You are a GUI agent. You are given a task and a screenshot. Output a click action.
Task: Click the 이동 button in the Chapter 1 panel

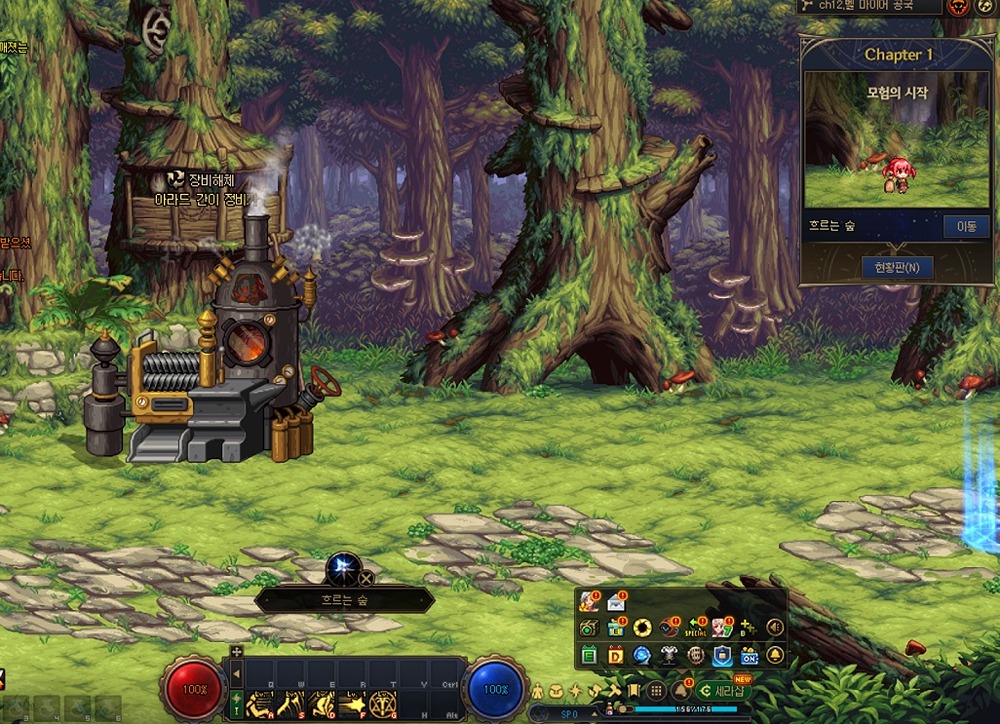pyautogui.click(x=966, y=227)
